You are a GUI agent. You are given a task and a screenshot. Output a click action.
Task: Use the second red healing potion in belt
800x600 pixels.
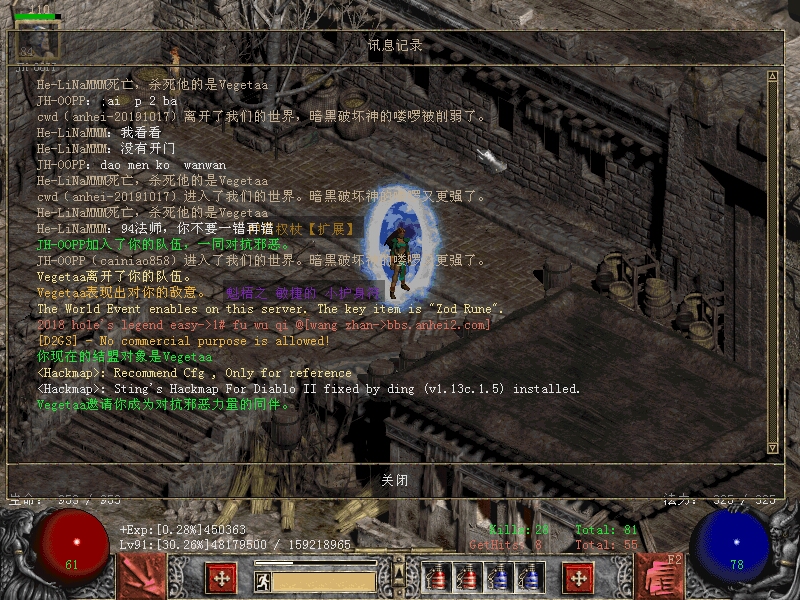tap(466, 578)
